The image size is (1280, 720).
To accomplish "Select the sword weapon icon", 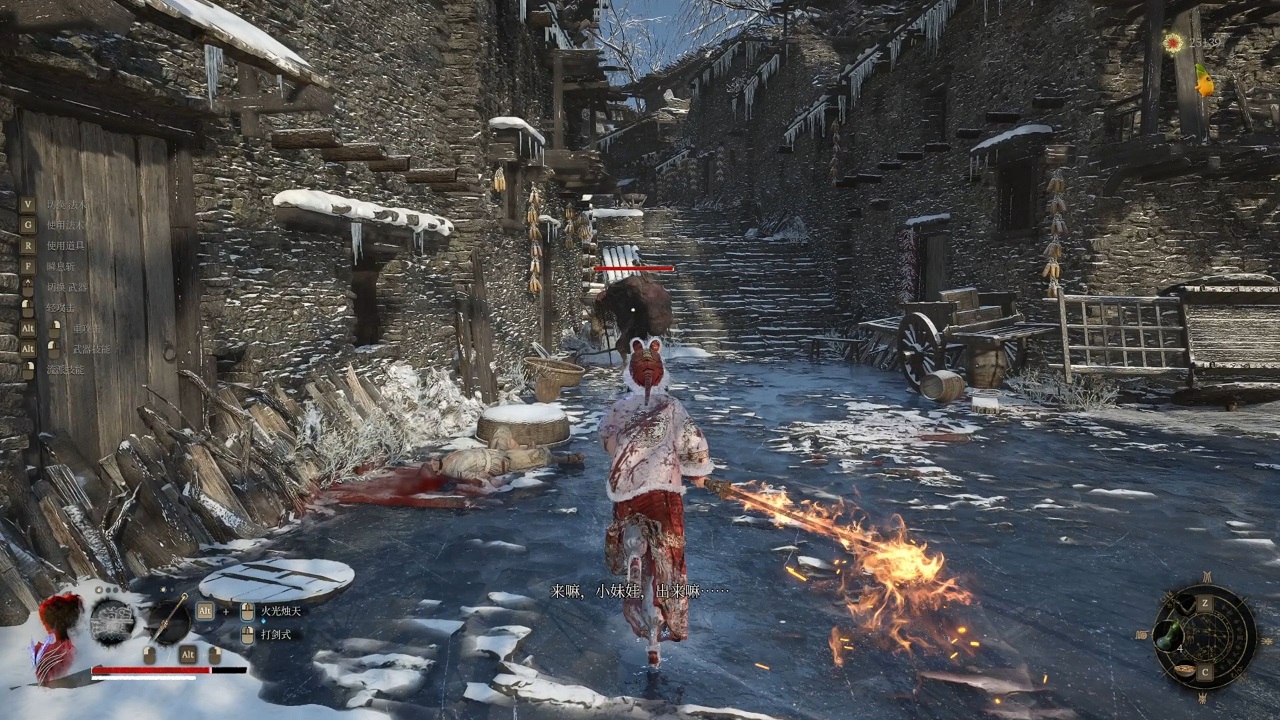I will 169,620.
